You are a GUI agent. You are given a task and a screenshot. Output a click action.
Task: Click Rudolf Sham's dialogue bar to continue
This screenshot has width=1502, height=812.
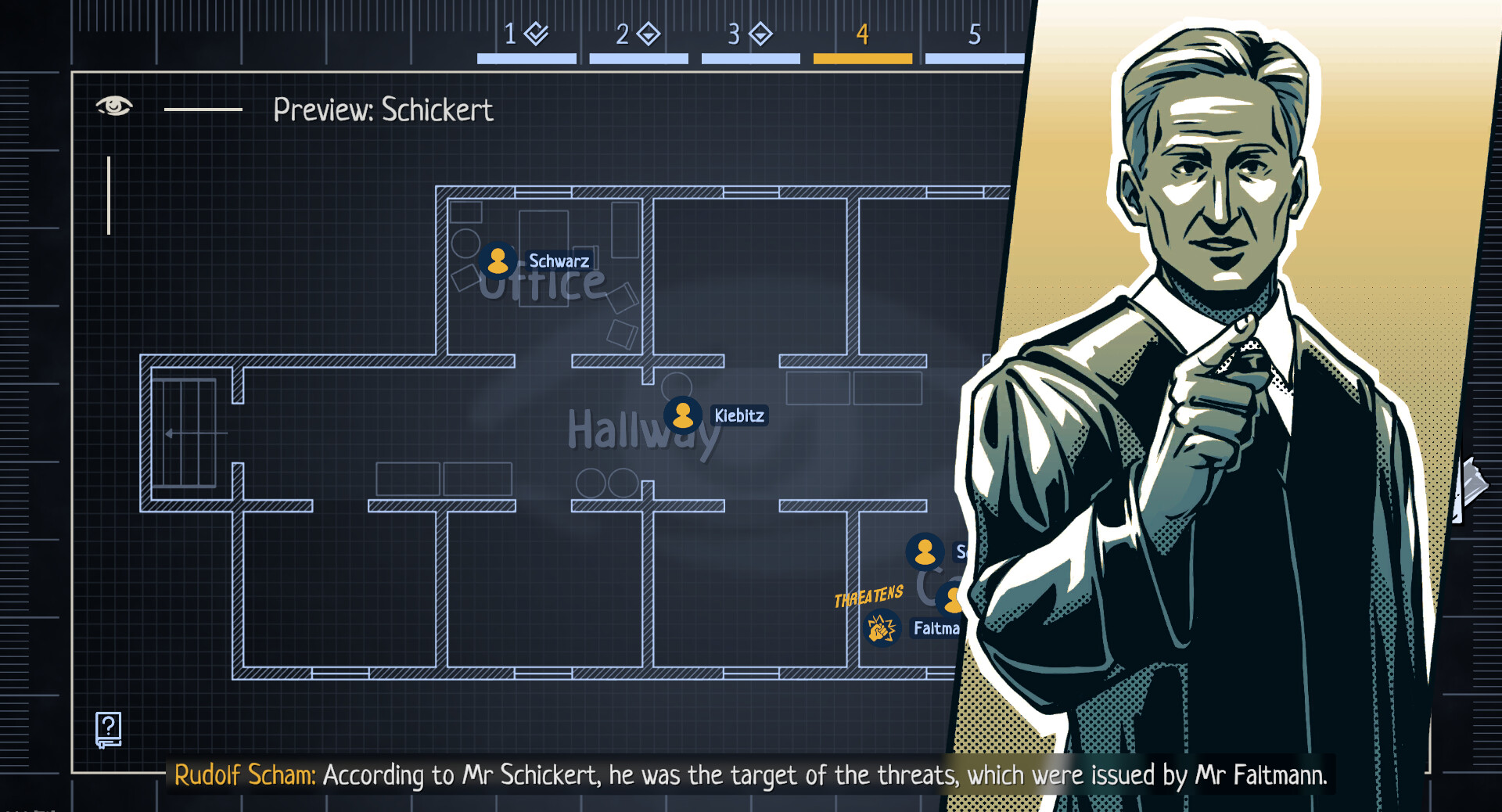pos(751,775)
